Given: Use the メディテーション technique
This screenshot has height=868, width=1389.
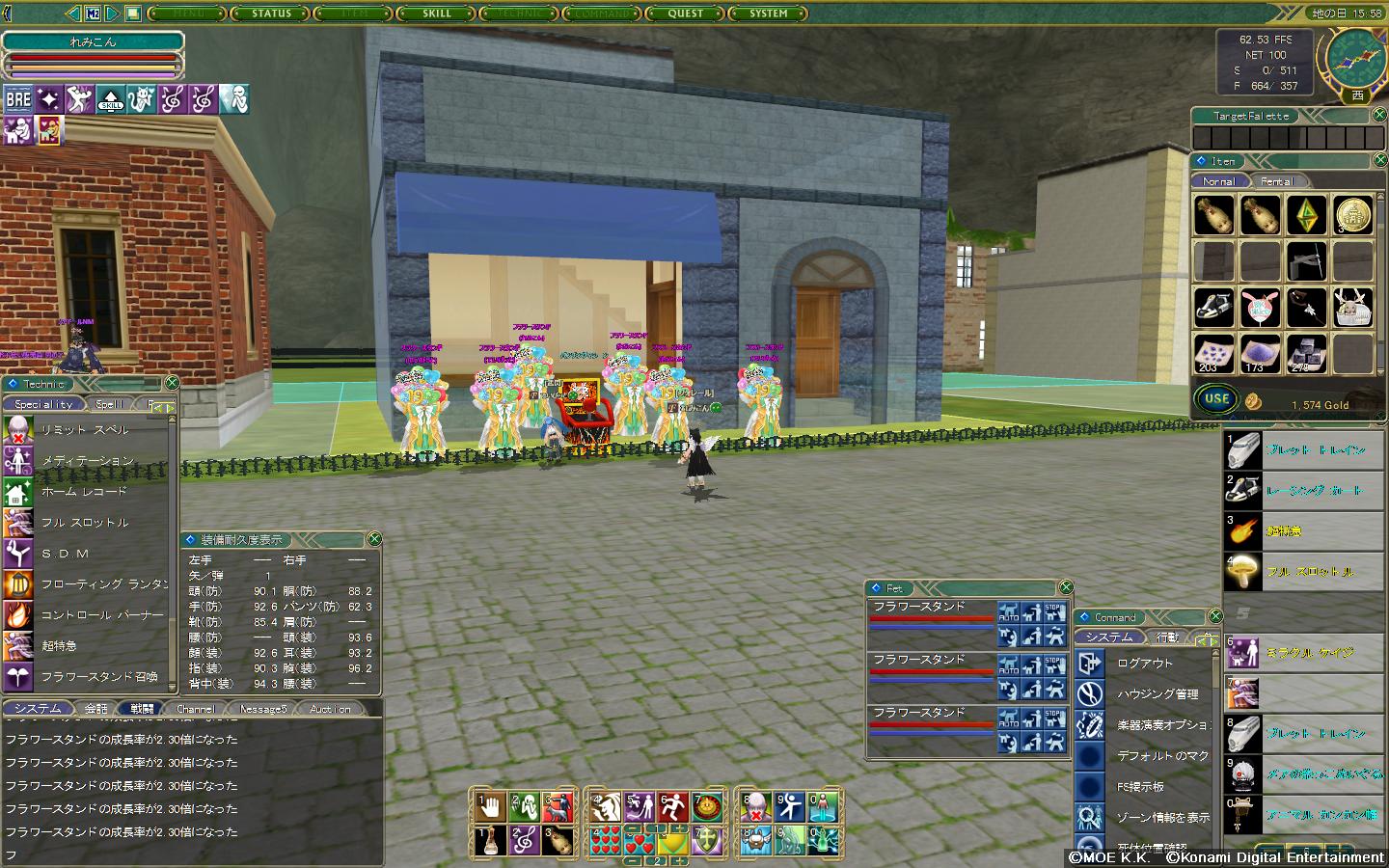Looking at the screenshot, I should [87, 461].
